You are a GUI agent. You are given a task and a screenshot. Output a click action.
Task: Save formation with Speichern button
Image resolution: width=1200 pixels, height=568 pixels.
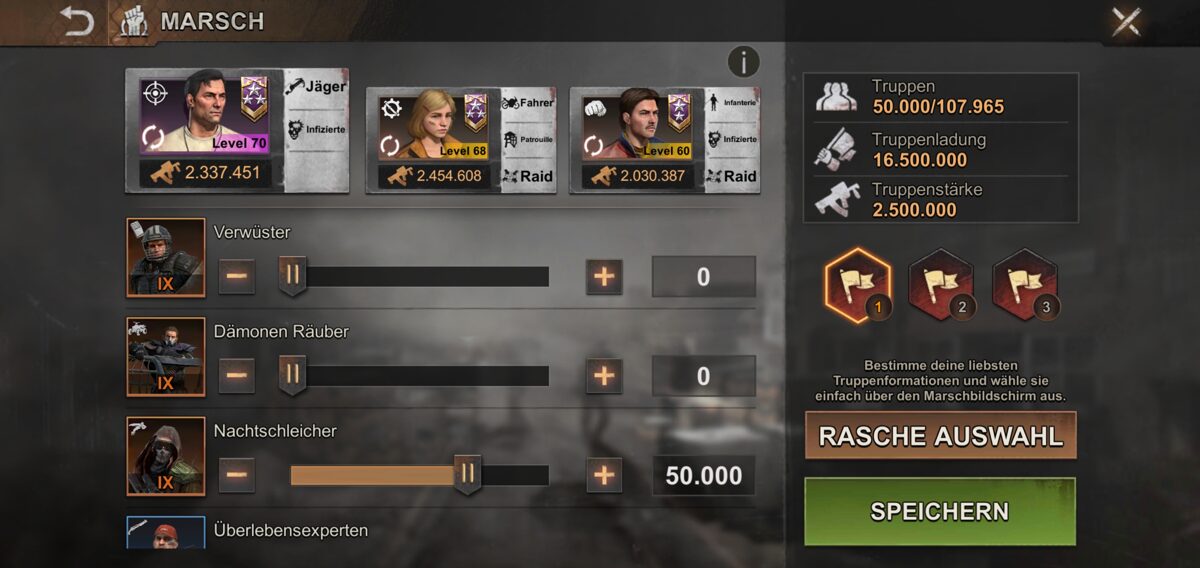(x=940, y=511)
